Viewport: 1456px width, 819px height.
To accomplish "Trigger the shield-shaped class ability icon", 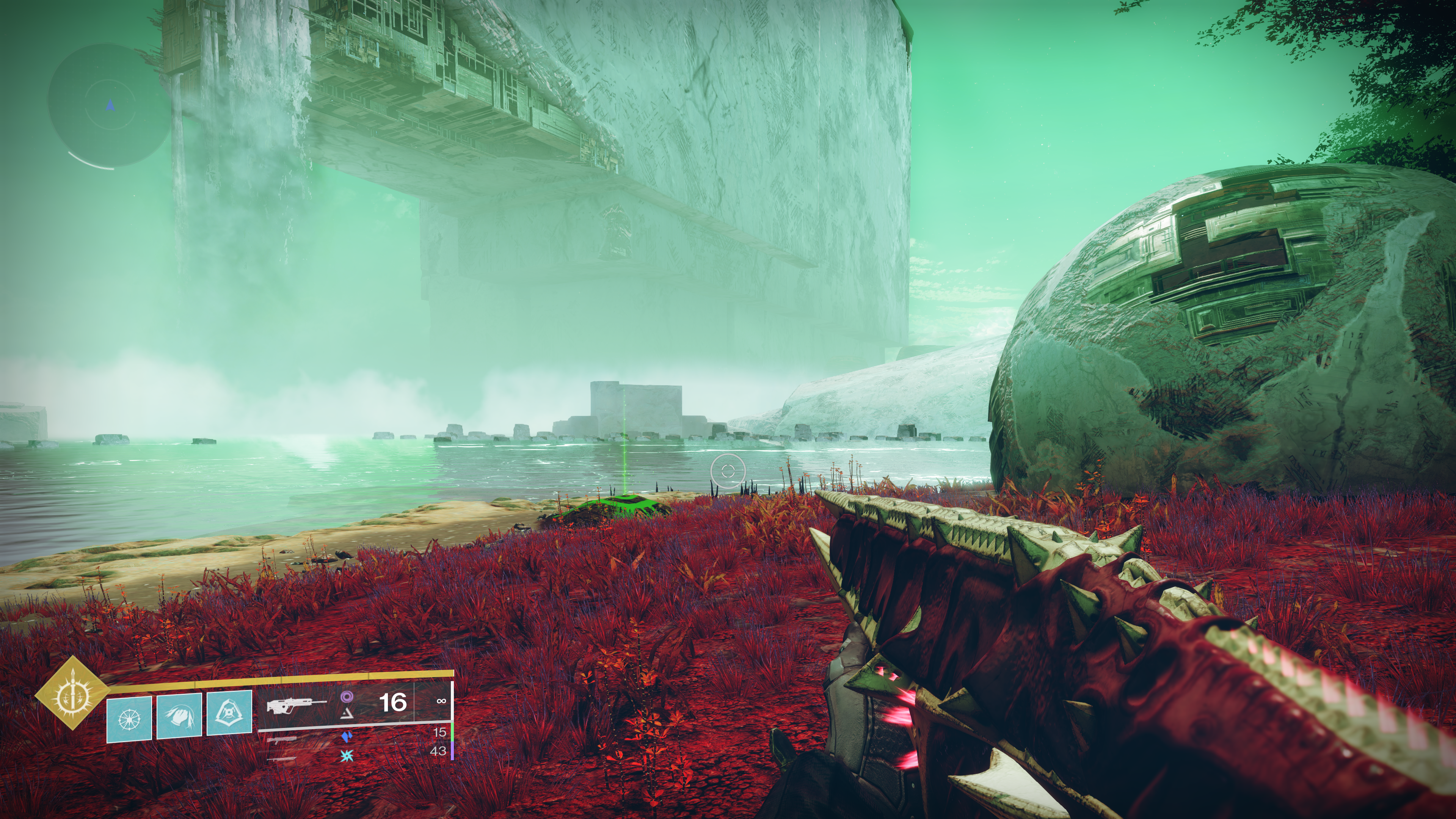I will coord(229,713).
